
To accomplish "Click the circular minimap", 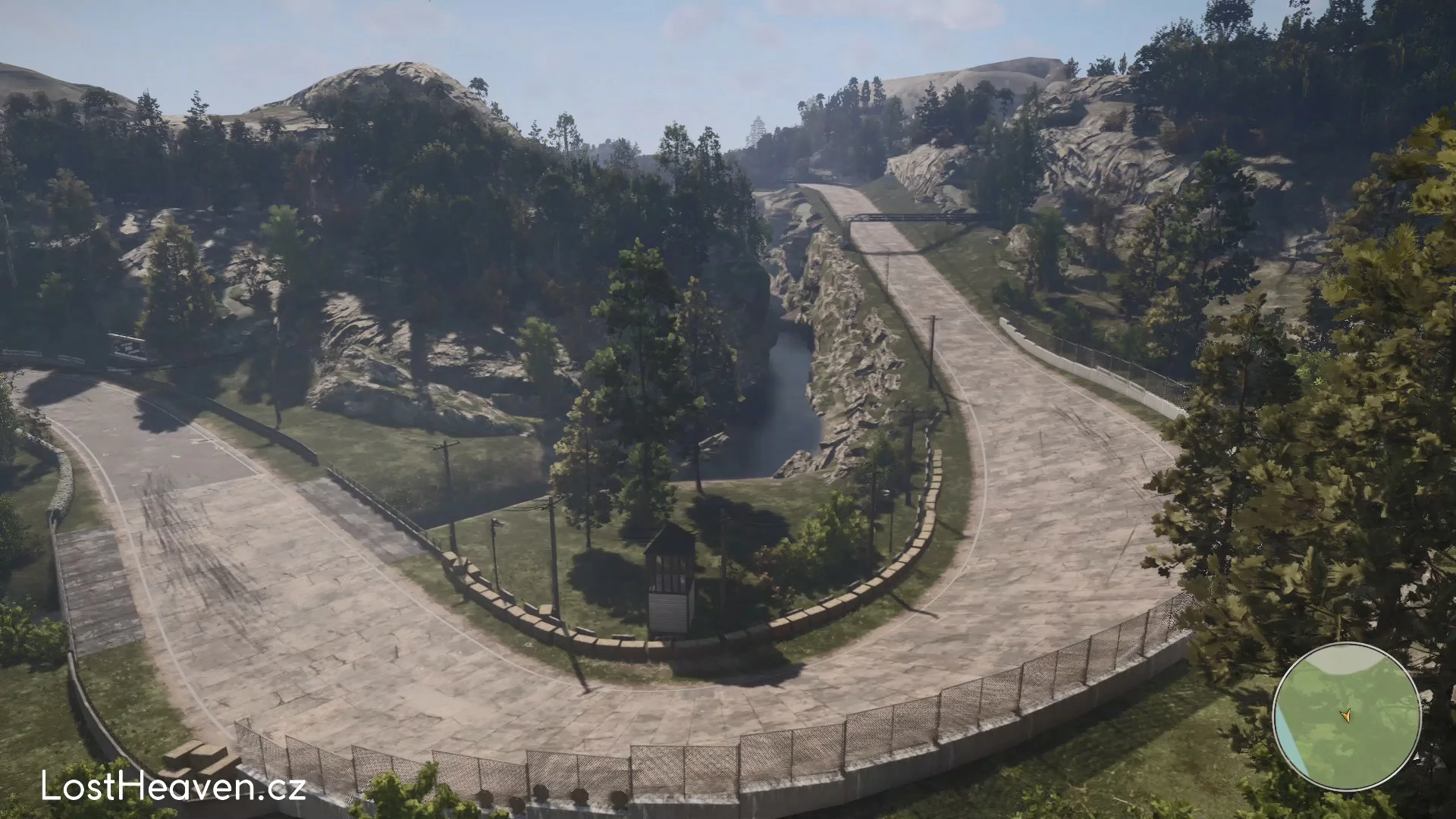I will tap(1347, 717).
